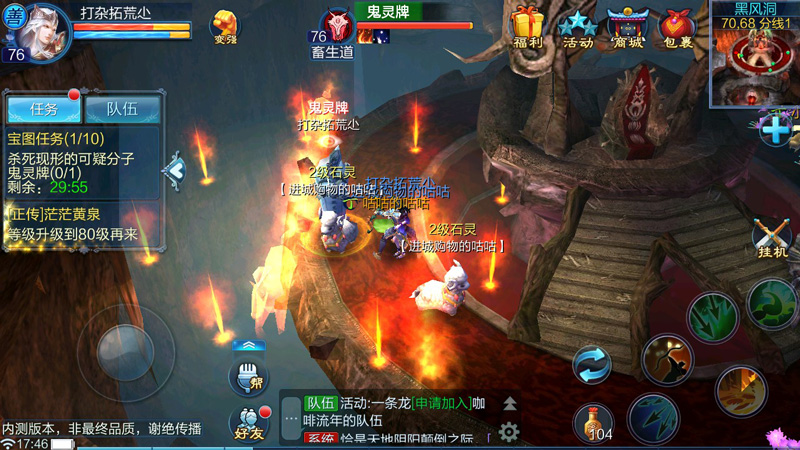Open the 帮 guild button
Image resolution: width=800 pixels, height=450 pixels.
pyautogui.click(x=248, y=378)
